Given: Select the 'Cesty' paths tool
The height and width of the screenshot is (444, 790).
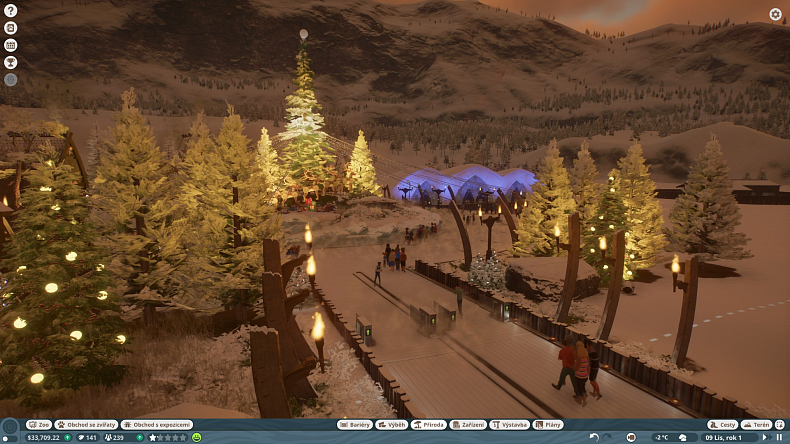Looking at the screenshot, I should pos(722,425).
